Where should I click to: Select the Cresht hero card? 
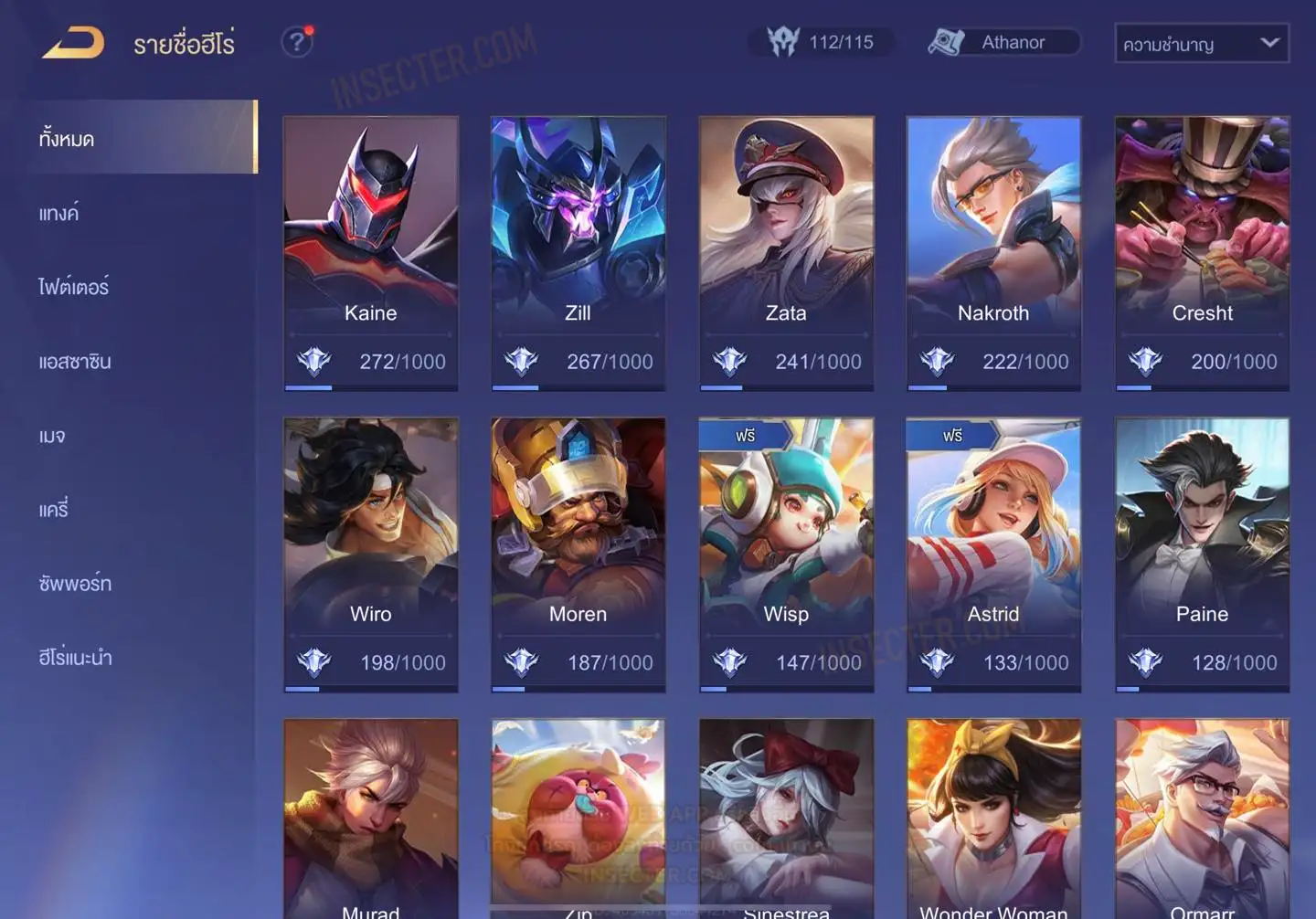coord(1202,253)
